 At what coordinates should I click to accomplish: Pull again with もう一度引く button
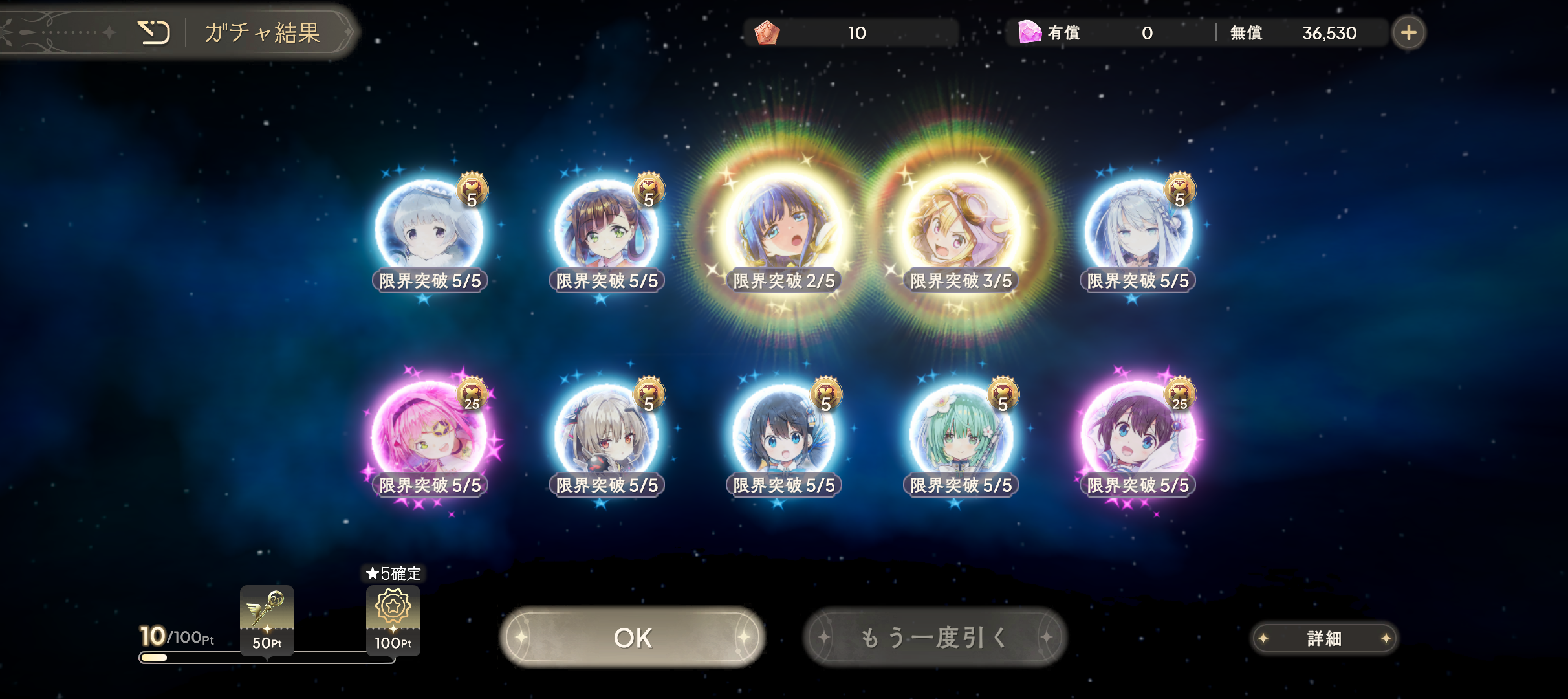(934, 638)
